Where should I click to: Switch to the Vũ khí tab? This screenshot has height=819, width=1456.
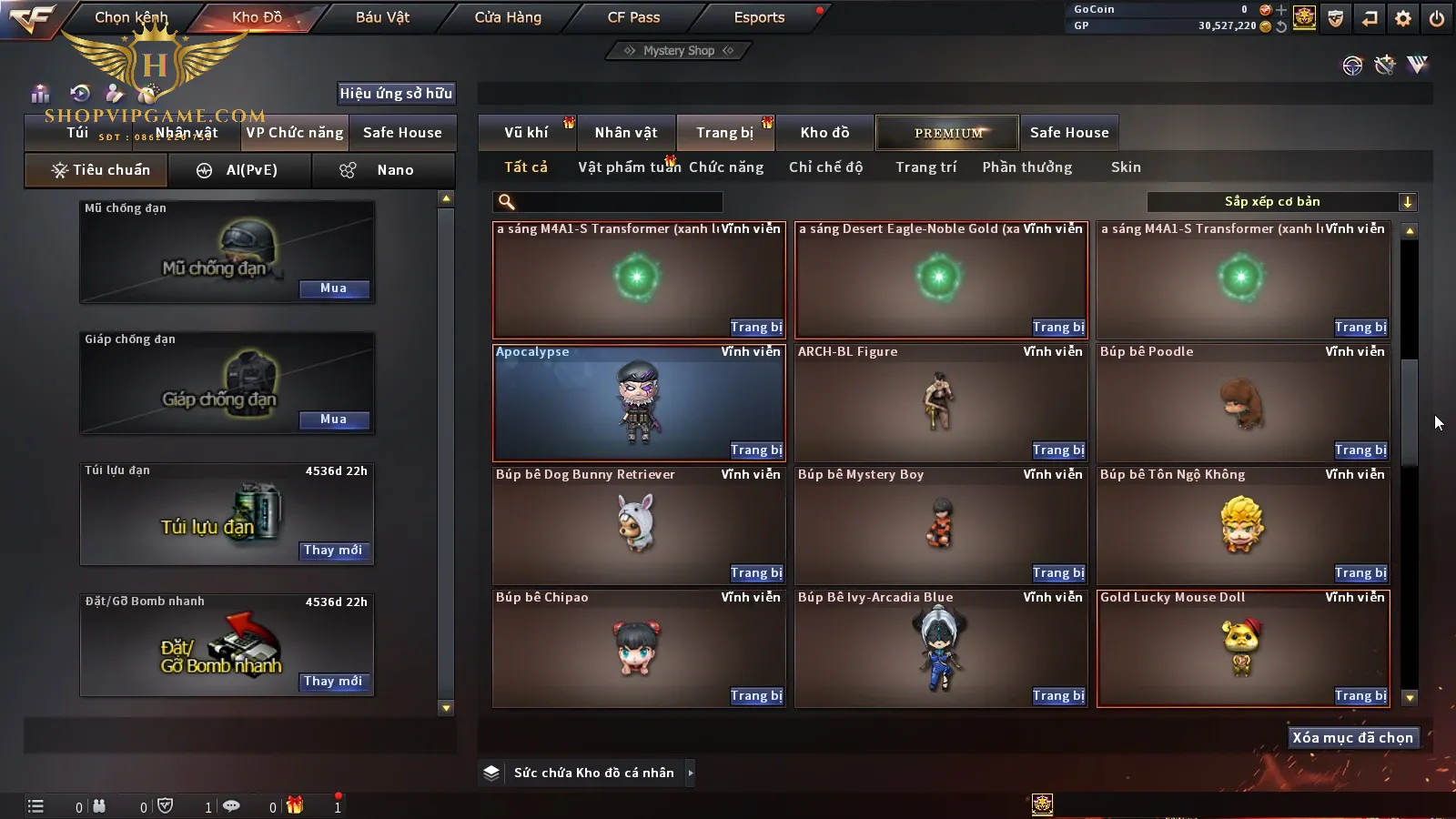[x=526, y=133]
